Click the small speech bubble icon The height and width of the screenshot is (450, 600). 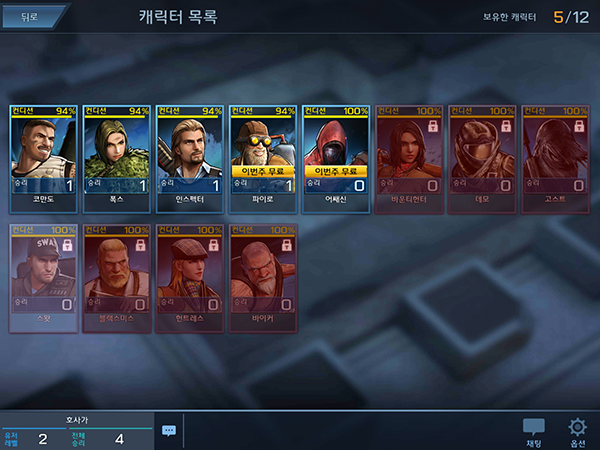(x=169, y=430)
